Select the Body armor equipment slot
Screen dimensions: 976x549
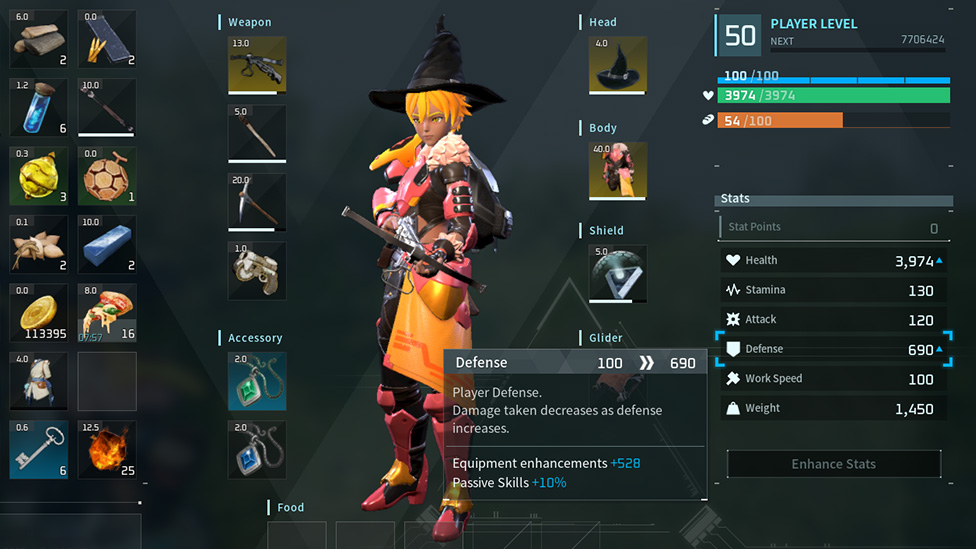click(617, 171)
